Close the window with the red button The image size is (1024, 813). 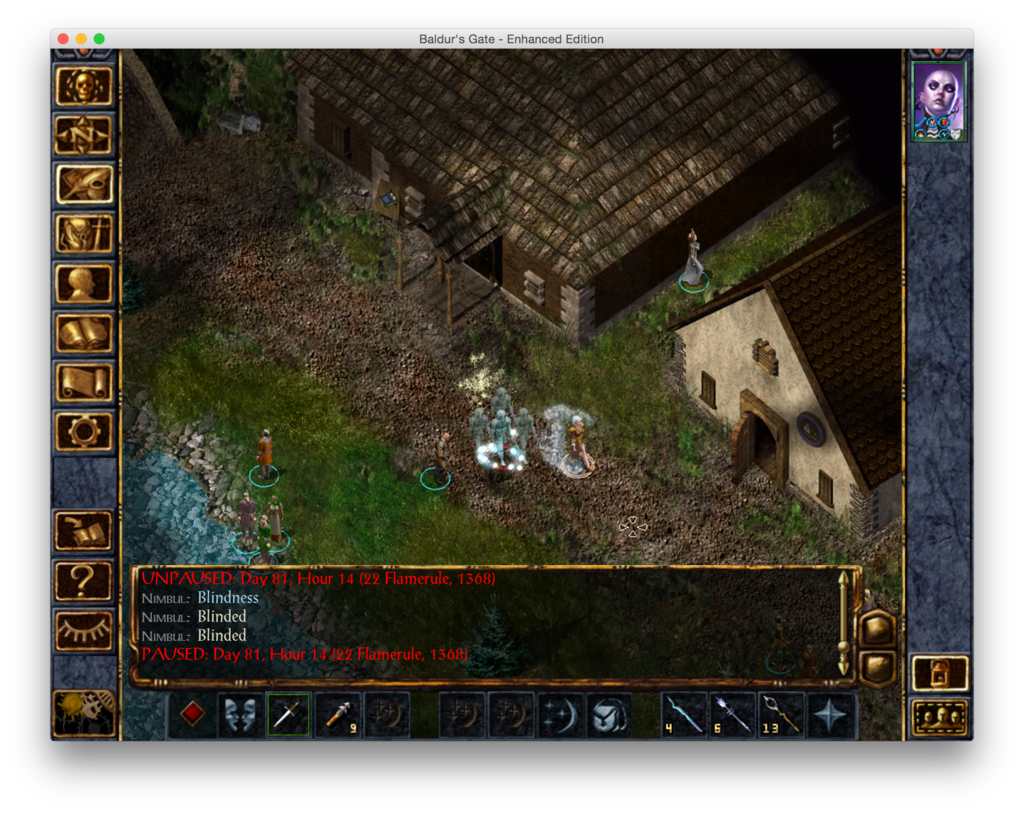[63, 39]
